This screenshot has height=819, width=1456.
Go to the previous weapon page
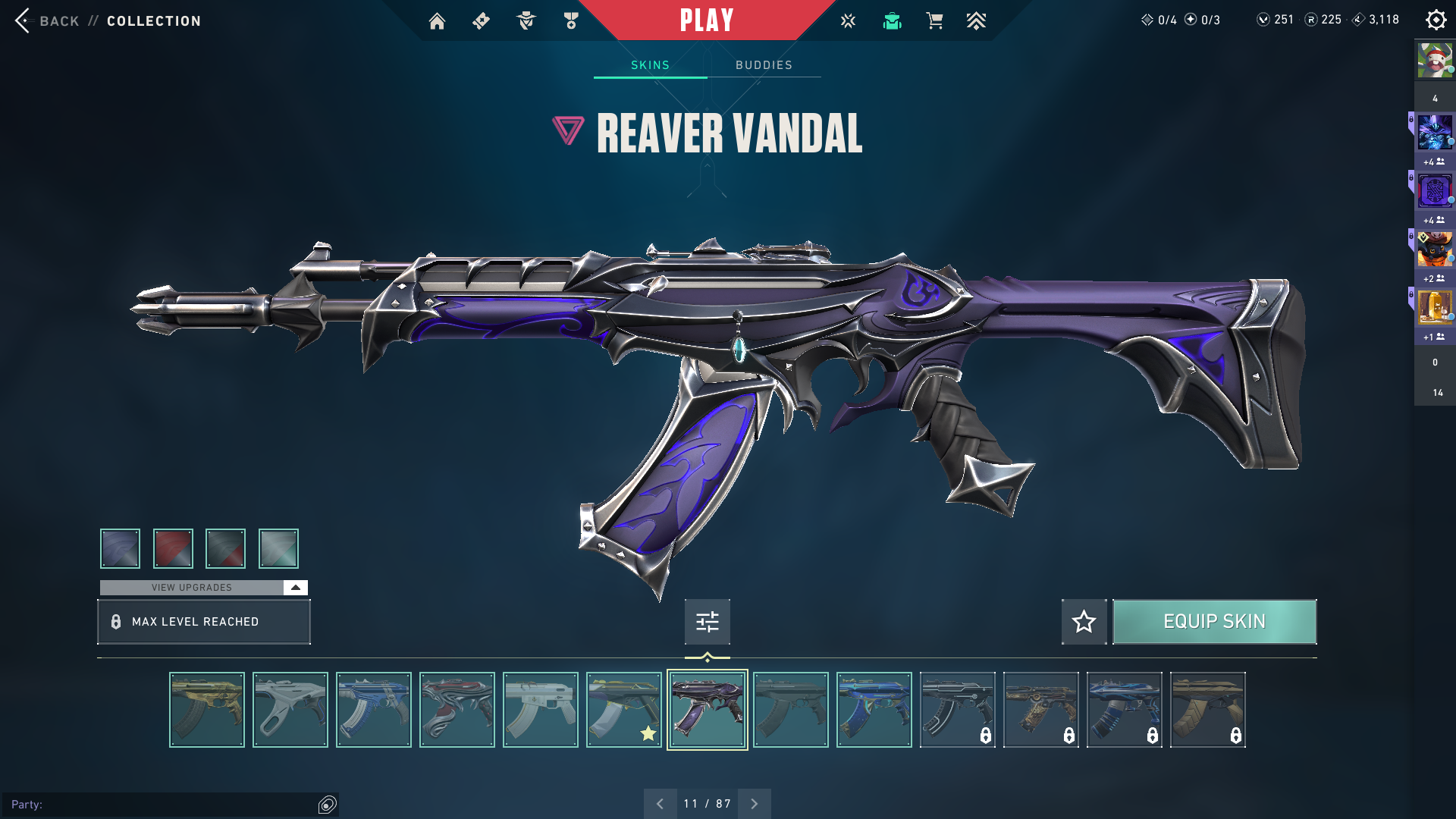tap(660, 804)
